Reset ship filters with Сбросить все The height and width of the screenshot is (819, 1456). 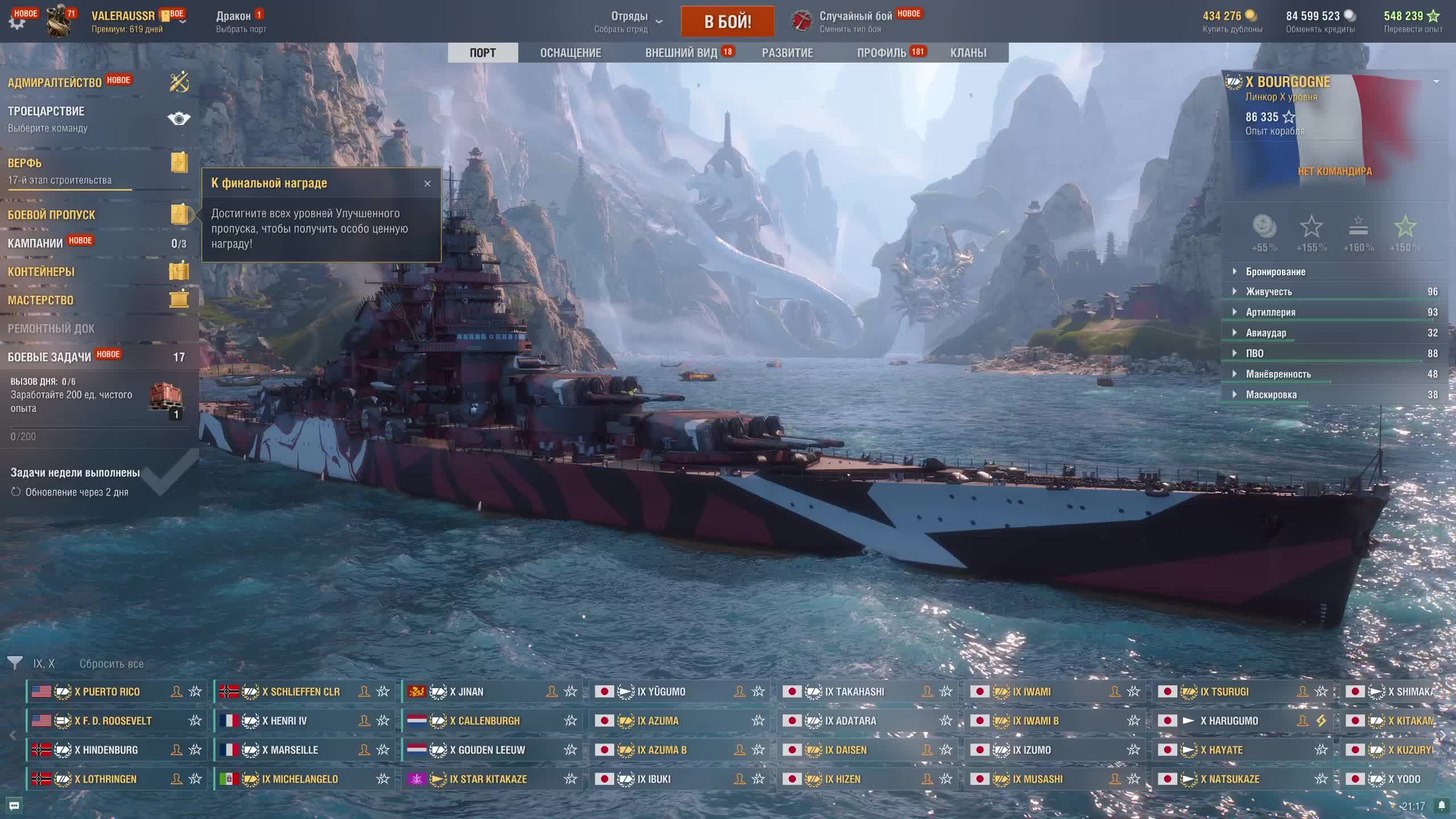pyautogui.click(x=111, y=664)
